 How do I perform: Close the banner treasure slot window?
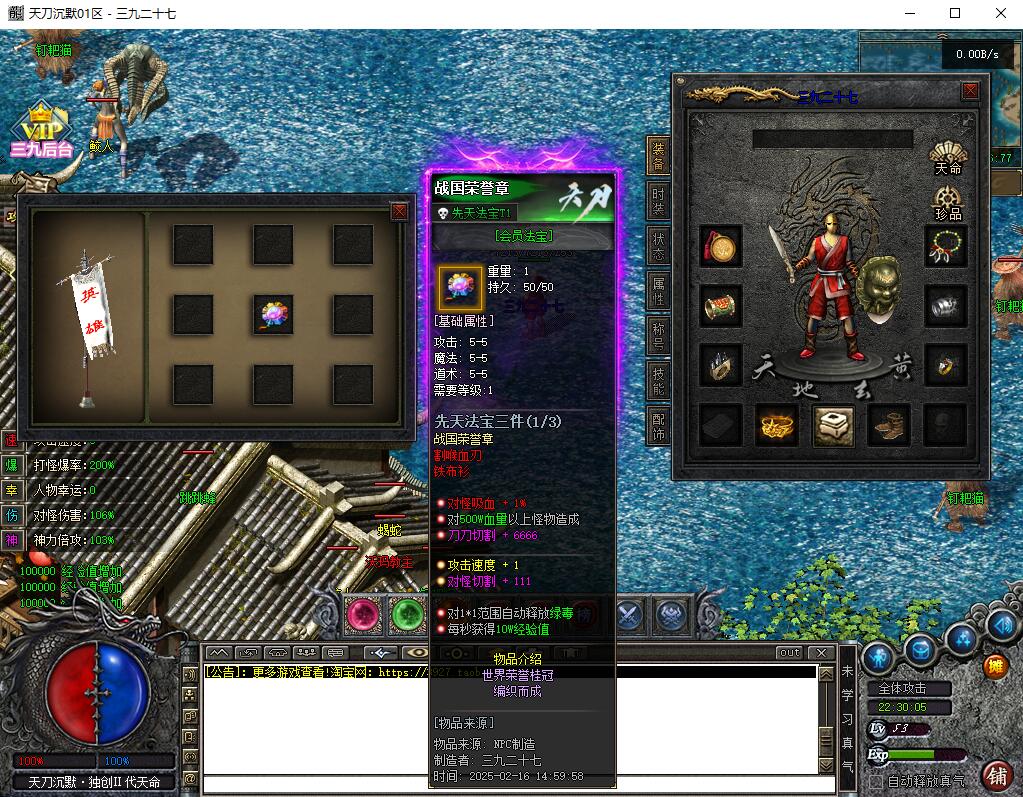pyautogui.click(x=399, y=211)
